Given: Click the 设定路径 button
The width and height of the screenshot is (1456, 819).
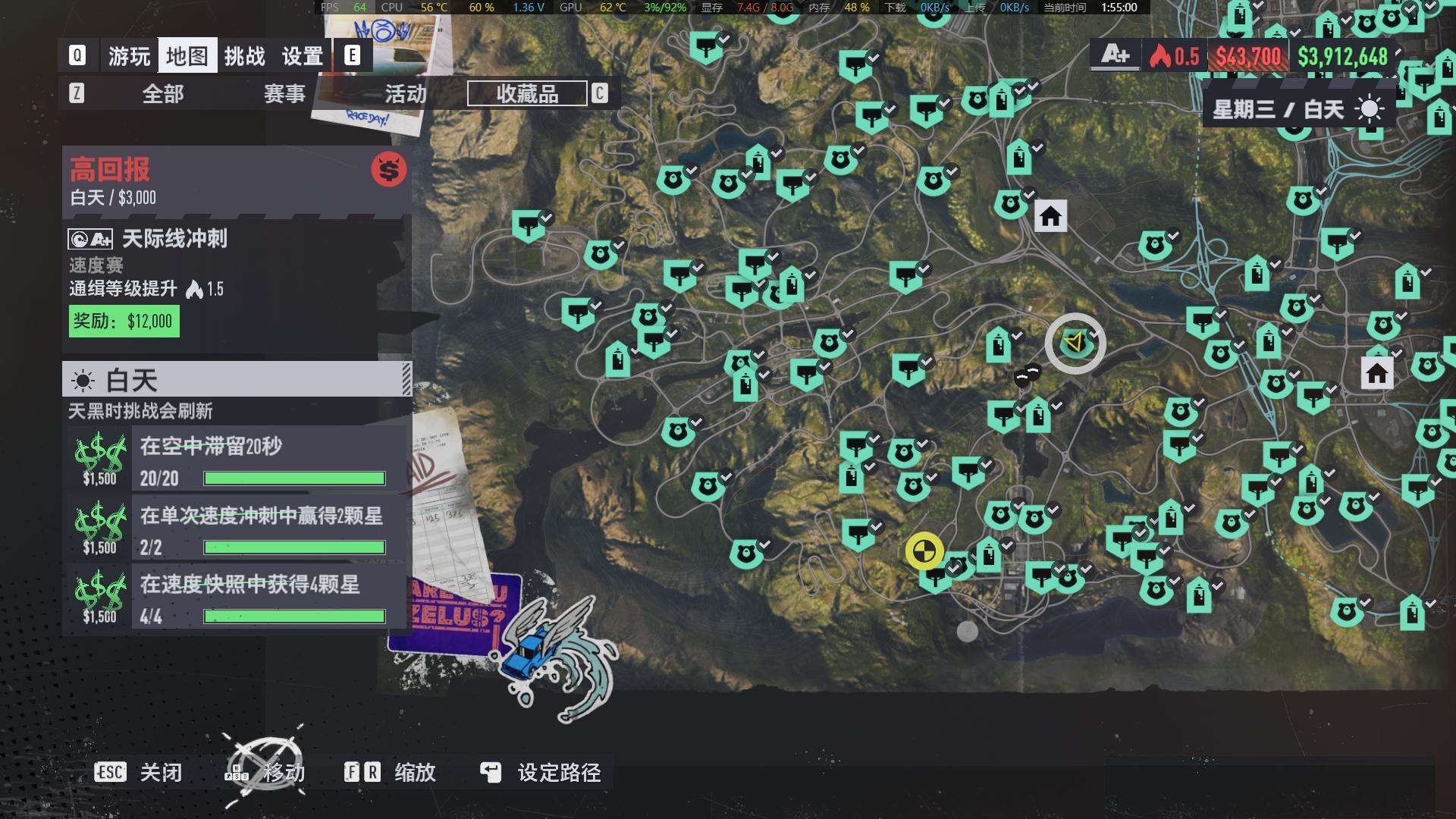Looking at the screenshot, I should coord(541,773).
